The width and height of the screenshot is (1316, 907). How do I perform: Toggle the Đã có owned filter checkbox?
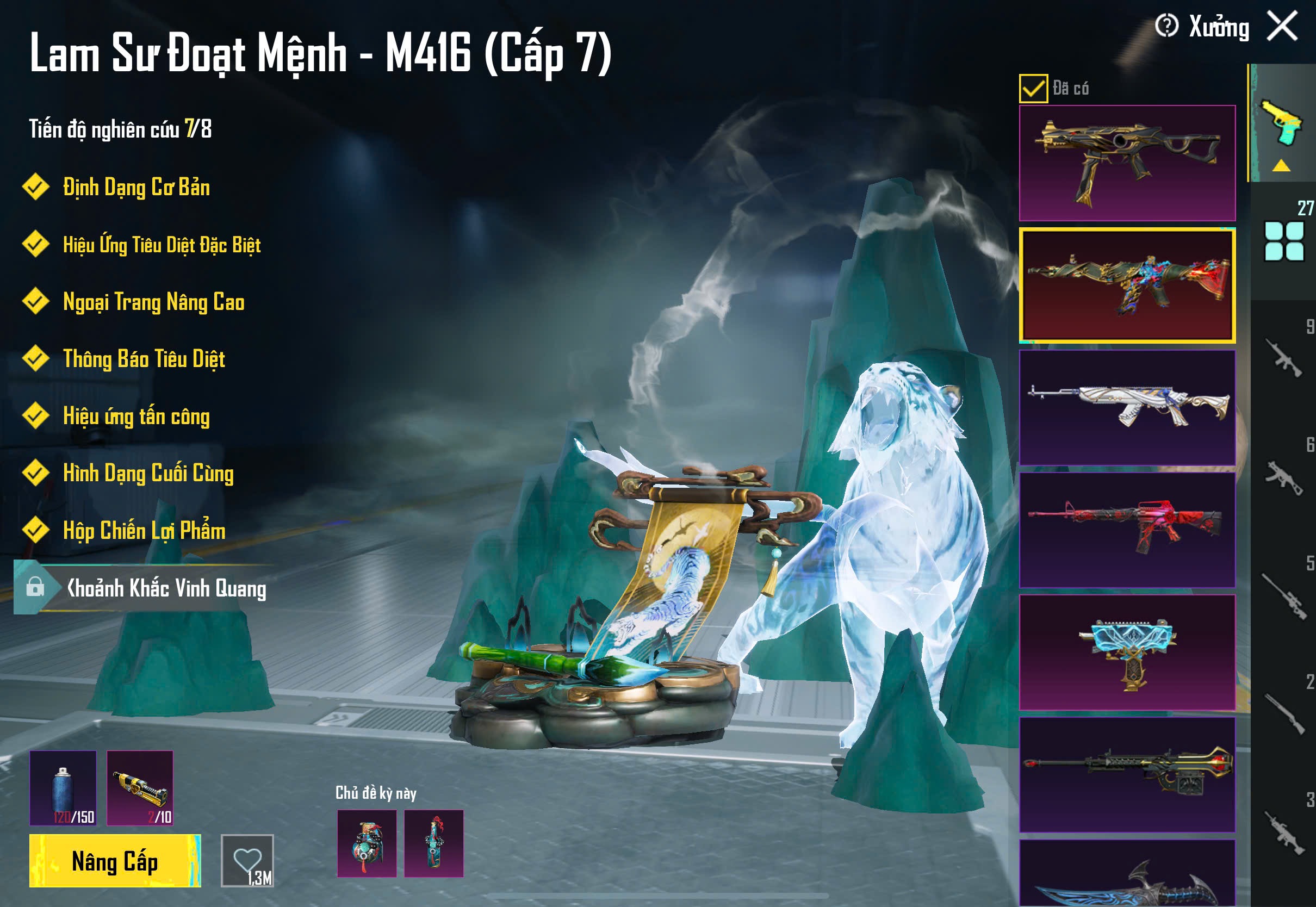(x=1033, y=89)
